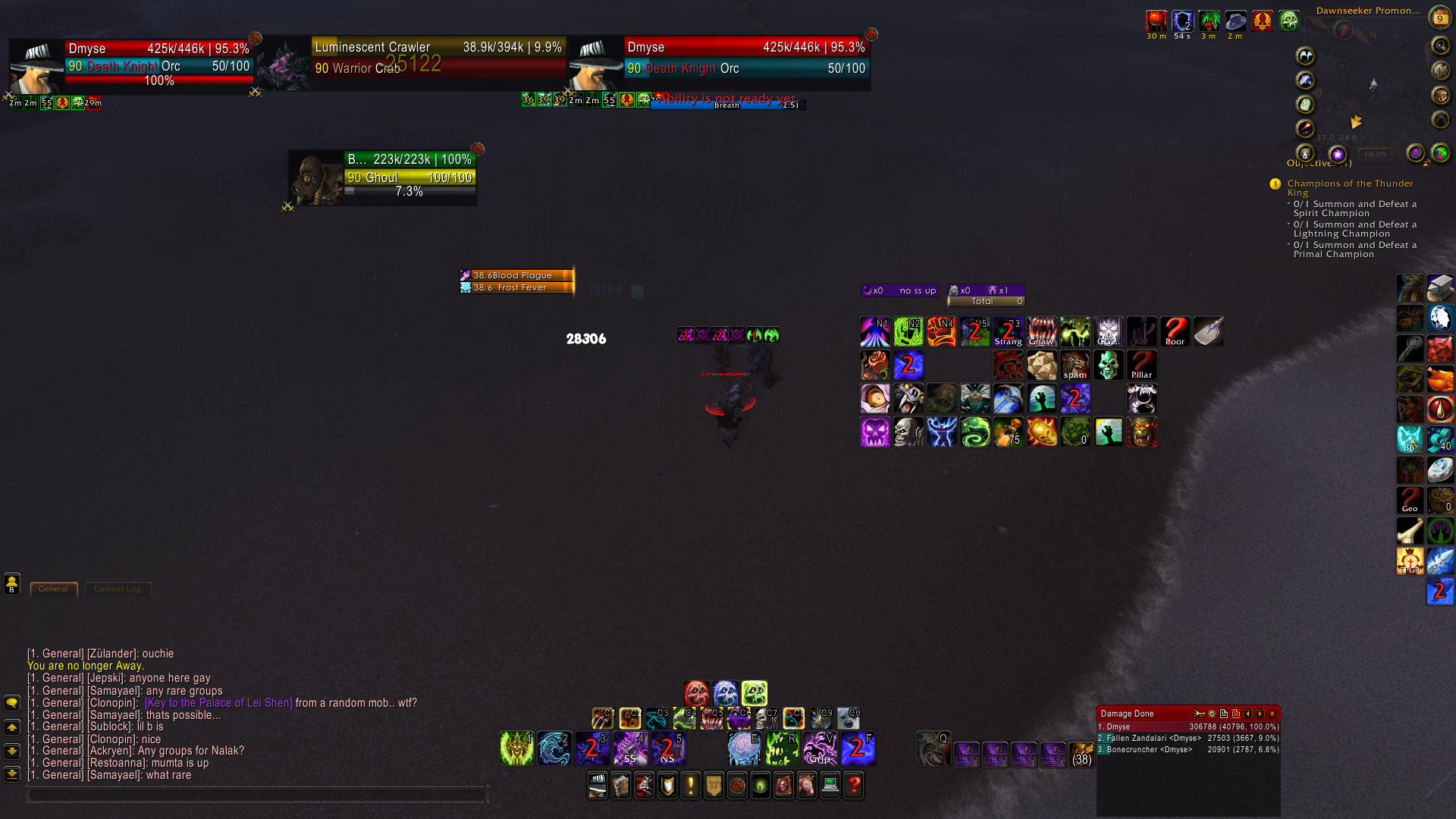Viewport: 1456px width, 819px height.
Task: Open the red question mark help button
Action: click(854, 786)
